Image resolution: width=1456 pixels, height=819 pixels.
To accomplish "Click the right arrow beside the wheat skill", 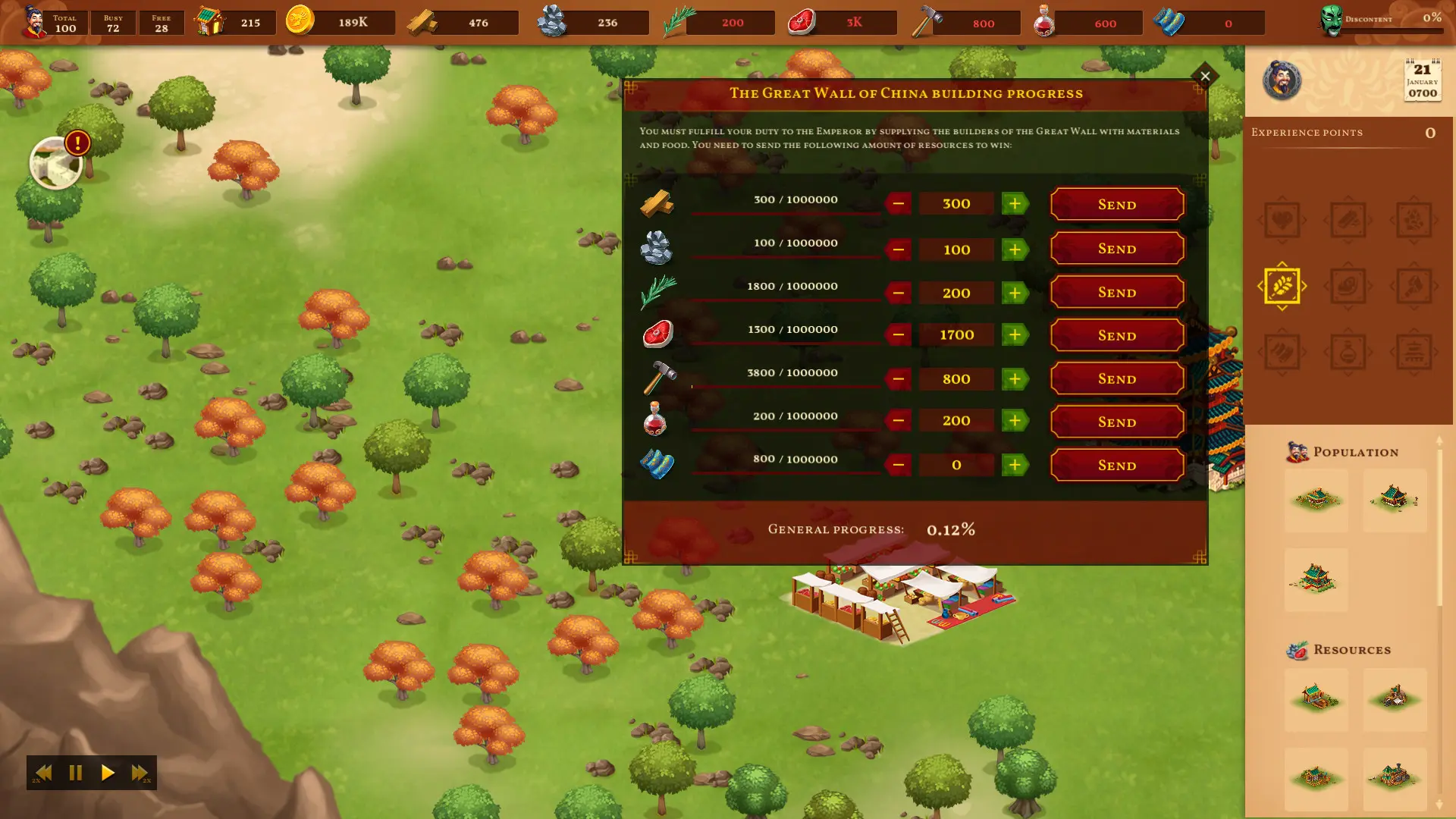I will (1306, 285).
